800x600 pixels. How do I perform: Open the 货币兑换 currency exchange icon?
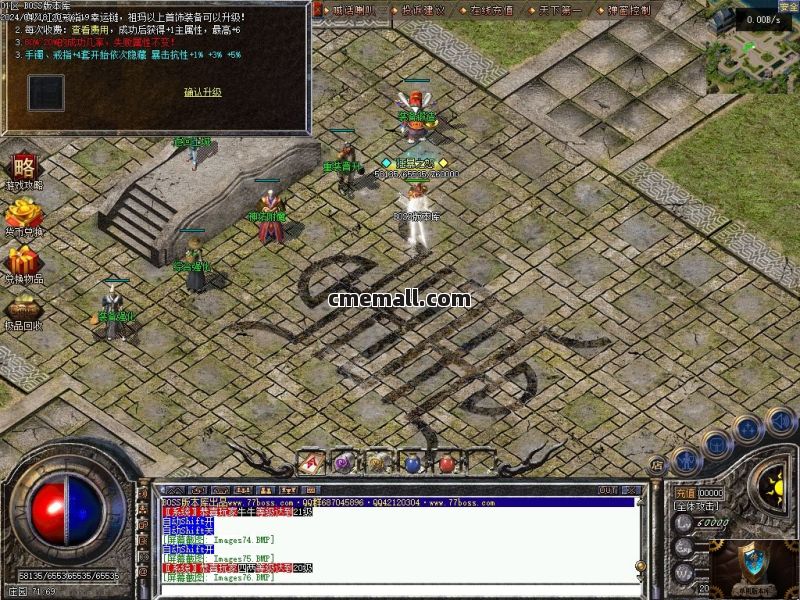click(23, 215)
